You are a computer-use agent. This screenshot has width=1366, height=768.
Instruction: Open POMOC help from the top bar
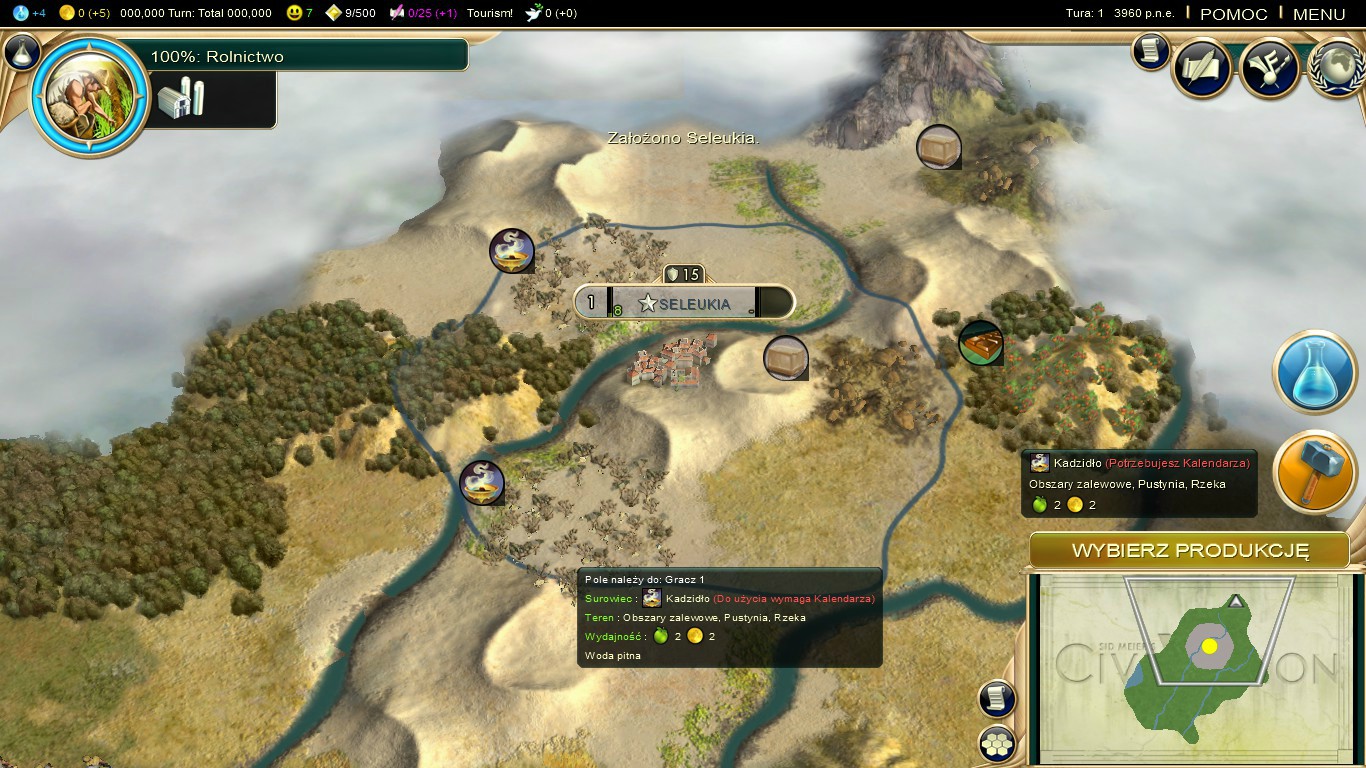(1233, 14)
